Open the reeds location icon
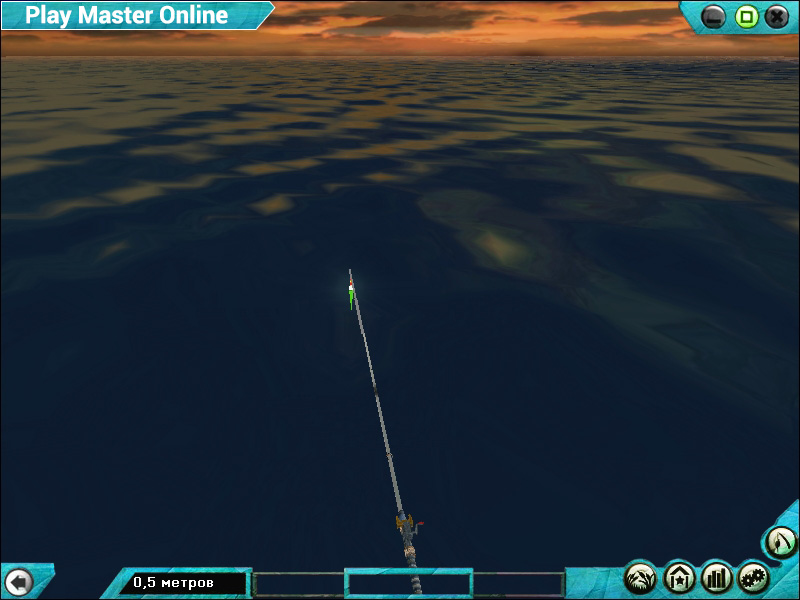The height and width of the screenshot is (600, 800). pyautogui.click(x=640, y=577)
